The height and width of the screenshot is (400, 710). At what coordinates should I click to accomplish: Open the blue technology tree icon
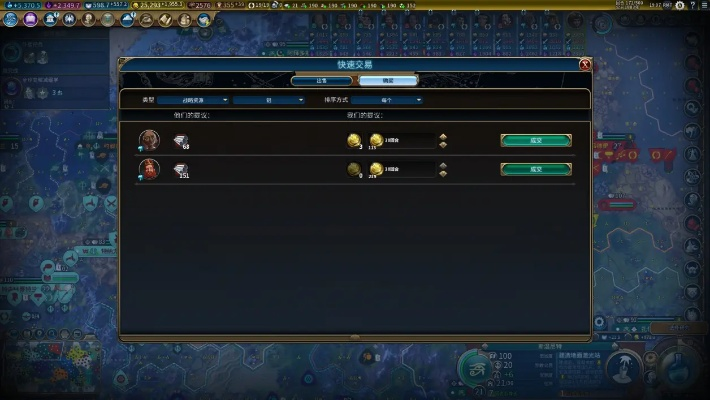click(11, 19)
